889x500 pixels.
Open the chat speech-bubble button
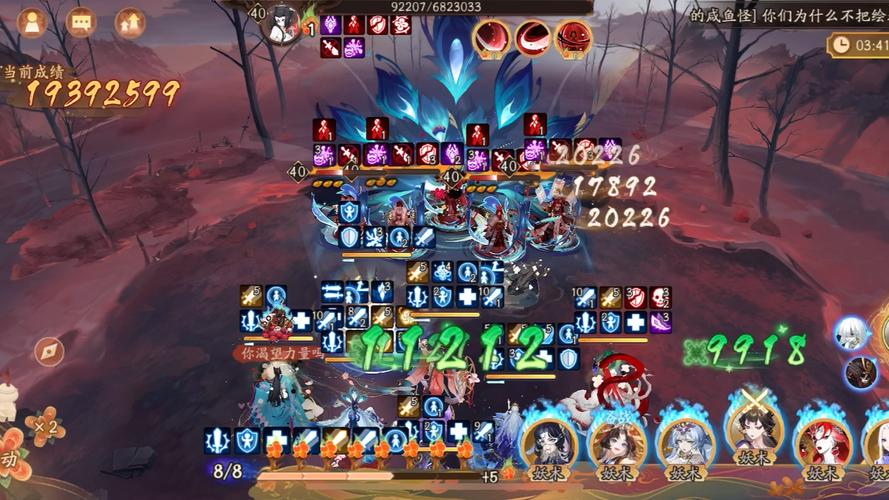82,21
